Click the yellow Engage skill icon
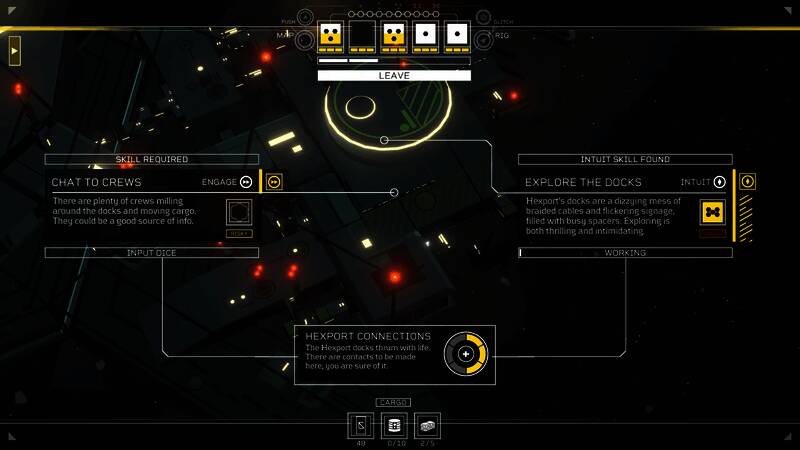800x450 pixels. pos(274,182)
